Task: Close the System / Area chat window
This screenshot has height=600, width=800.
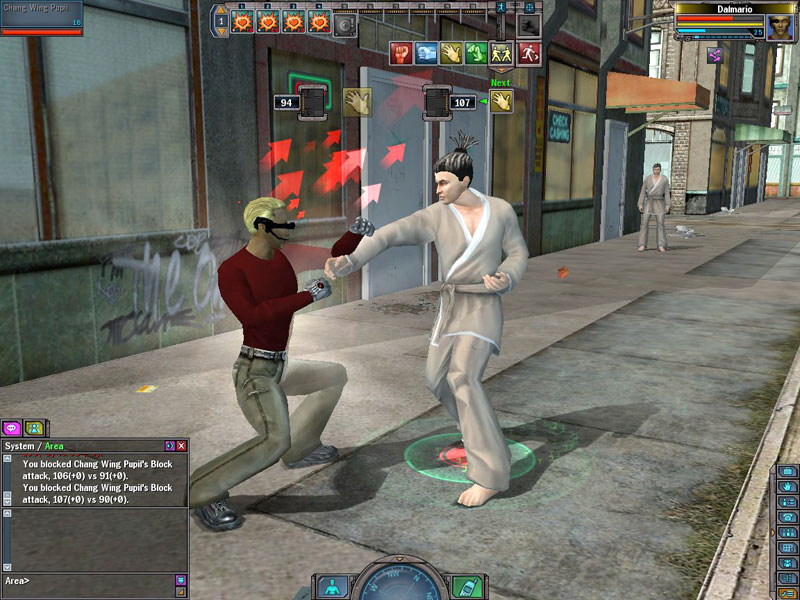Action: (x=181, y=446)
